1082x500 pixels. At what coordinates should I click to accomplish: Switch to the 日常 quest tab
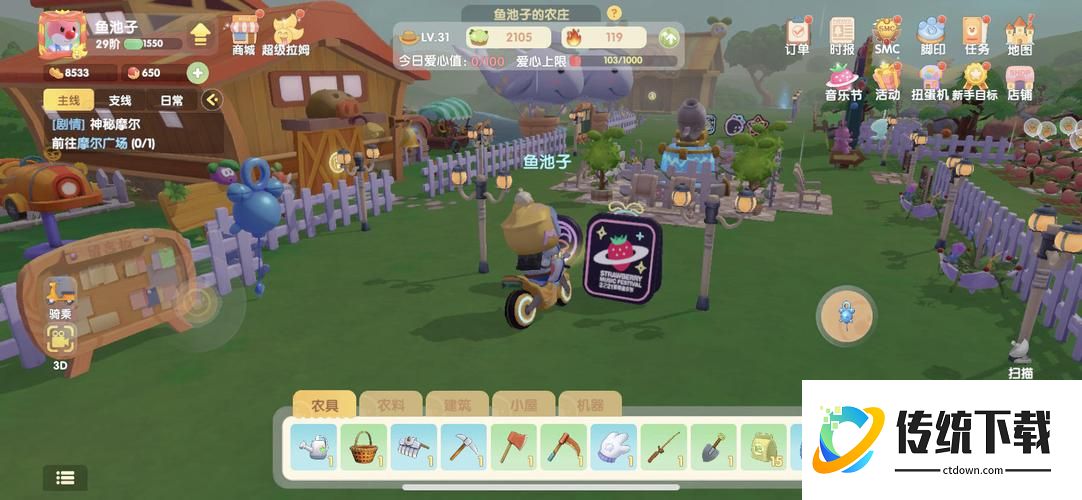(x=171, y=100)
